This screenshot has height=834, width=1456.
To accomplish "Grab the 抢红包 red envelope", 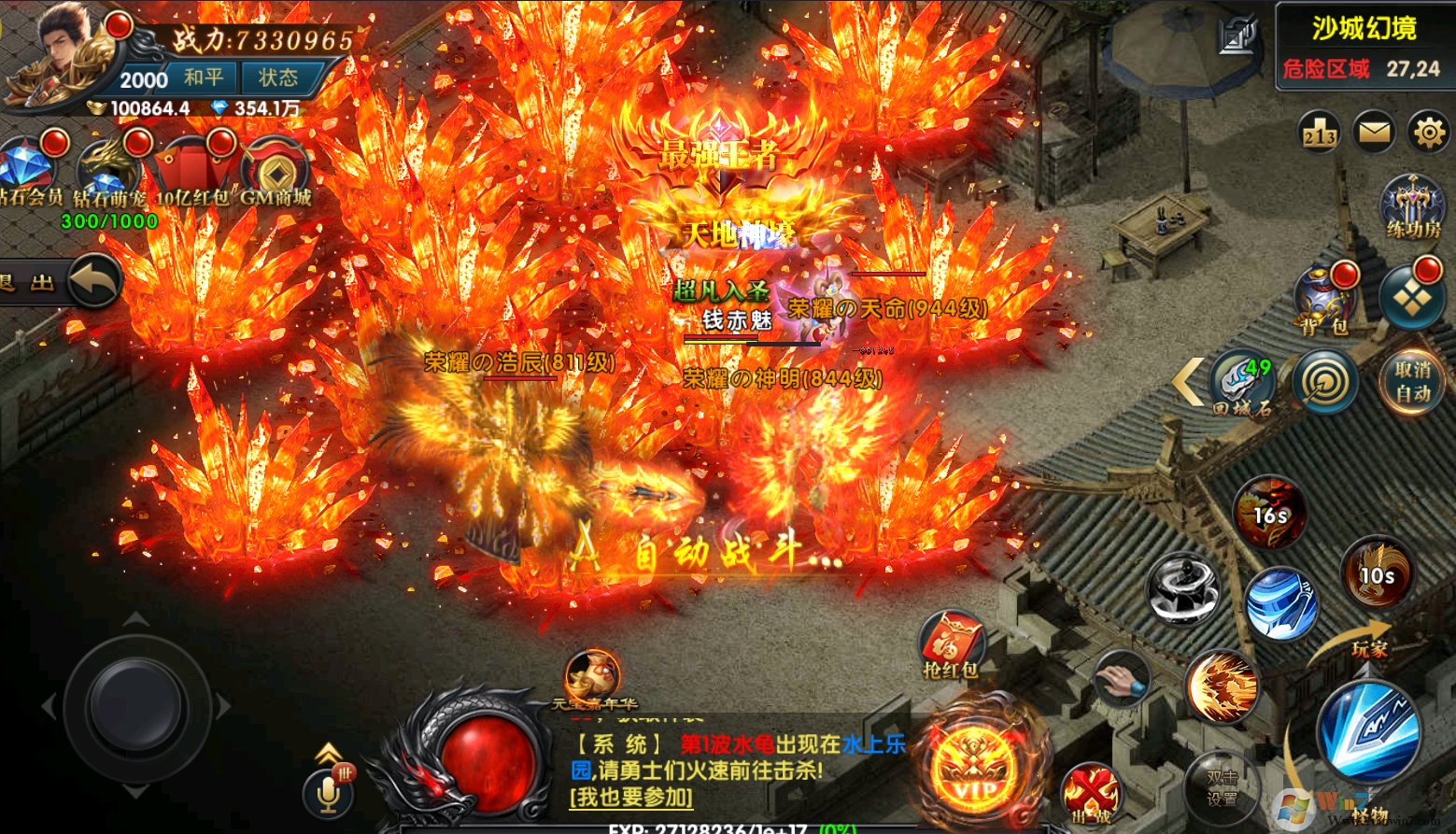I will tap(951, 644).
